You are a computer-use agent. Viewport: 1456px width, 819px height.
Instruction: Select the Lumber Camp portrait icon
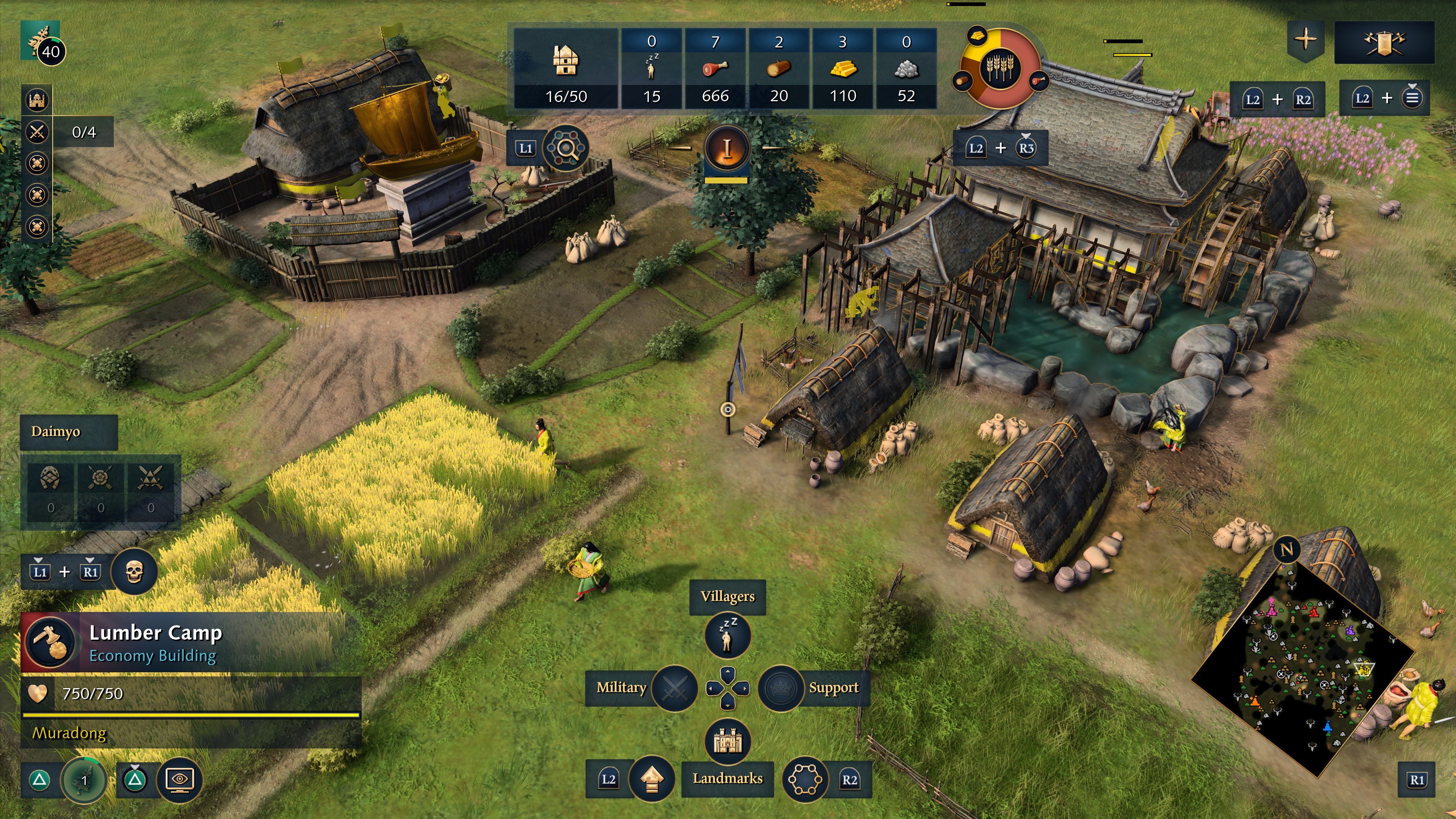(x=50, y=643)
